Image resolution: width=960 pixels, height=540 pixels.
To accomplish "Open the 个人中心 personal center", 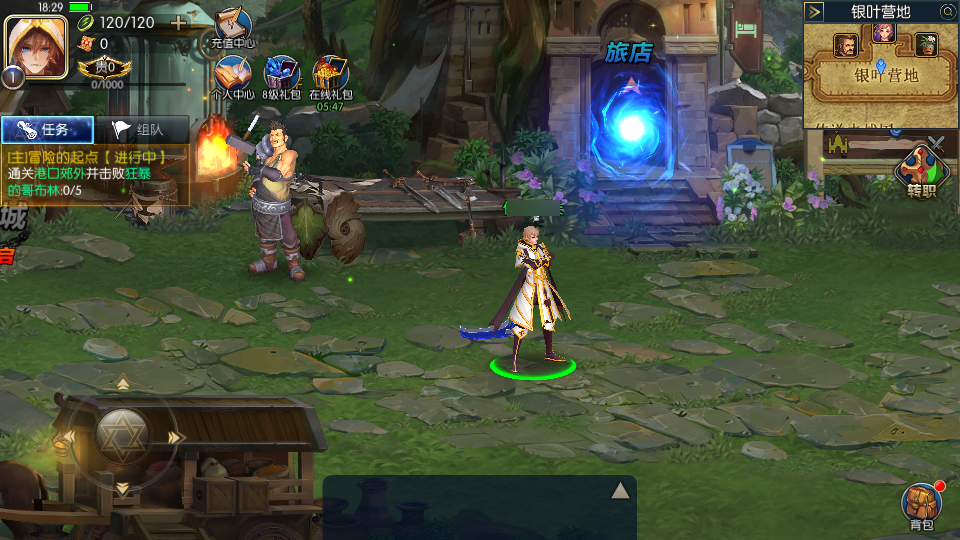I will pos(232,77).
